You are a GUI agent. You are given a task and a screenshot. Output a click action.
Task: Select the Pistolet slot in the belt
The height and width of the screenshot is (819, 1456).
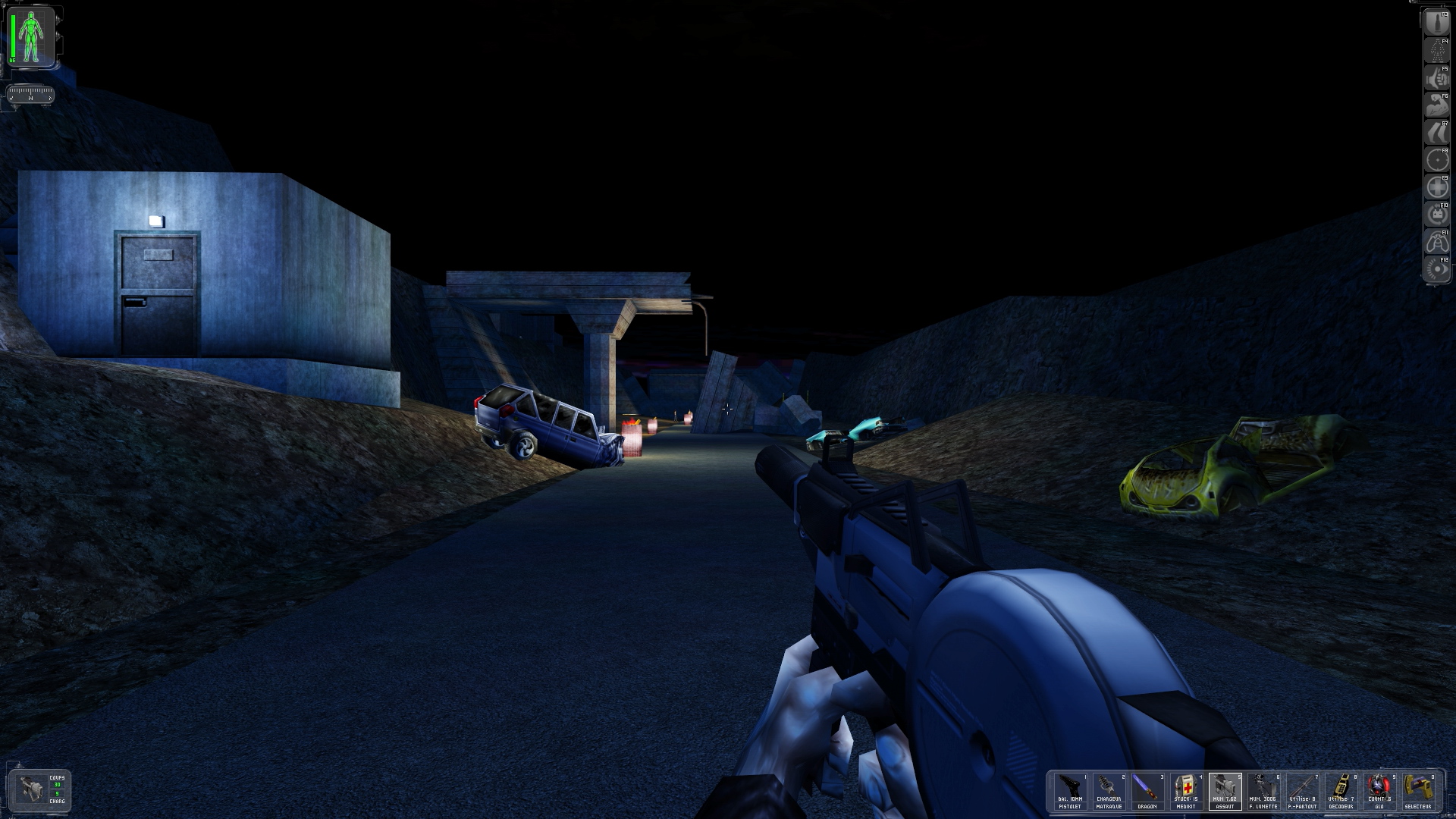(x=1070, y=792)
